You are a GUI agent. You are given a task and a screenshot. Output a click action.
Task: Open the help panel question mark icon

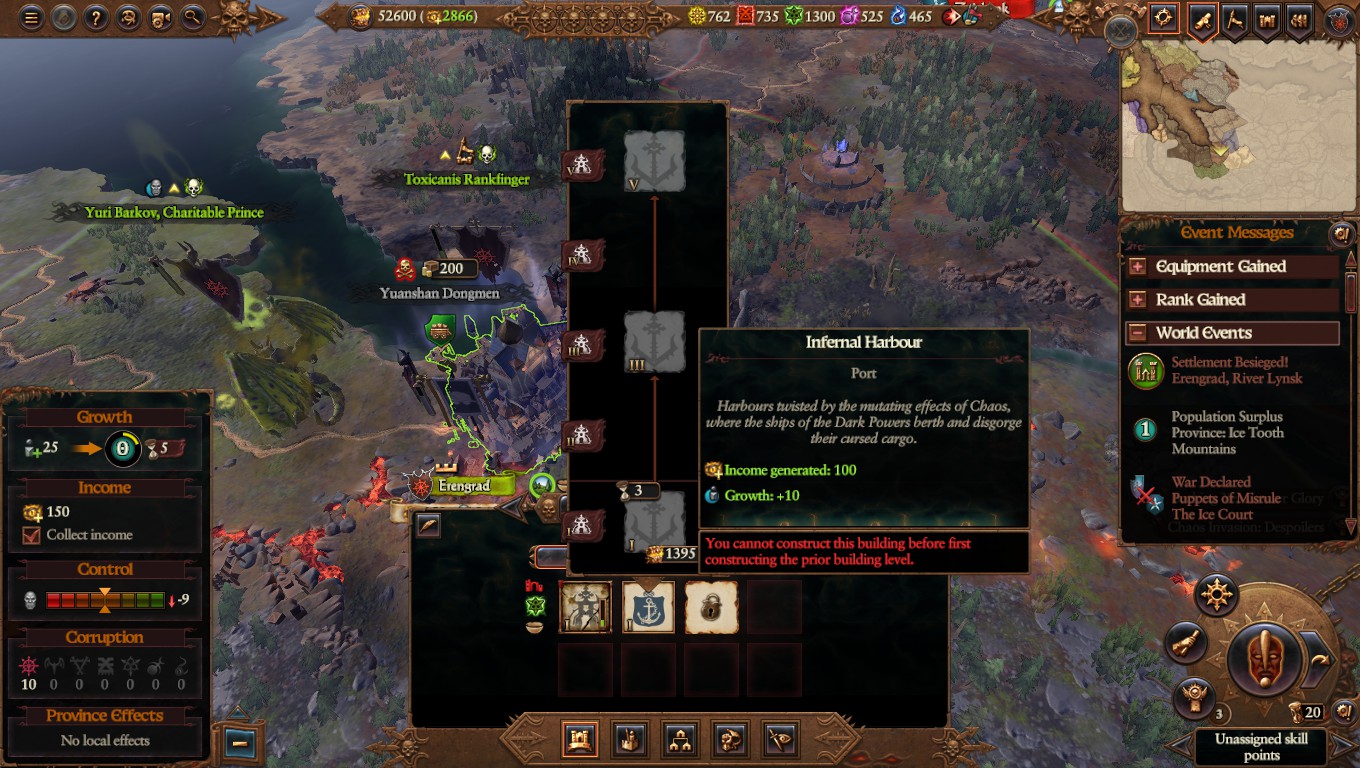[95, 16]
